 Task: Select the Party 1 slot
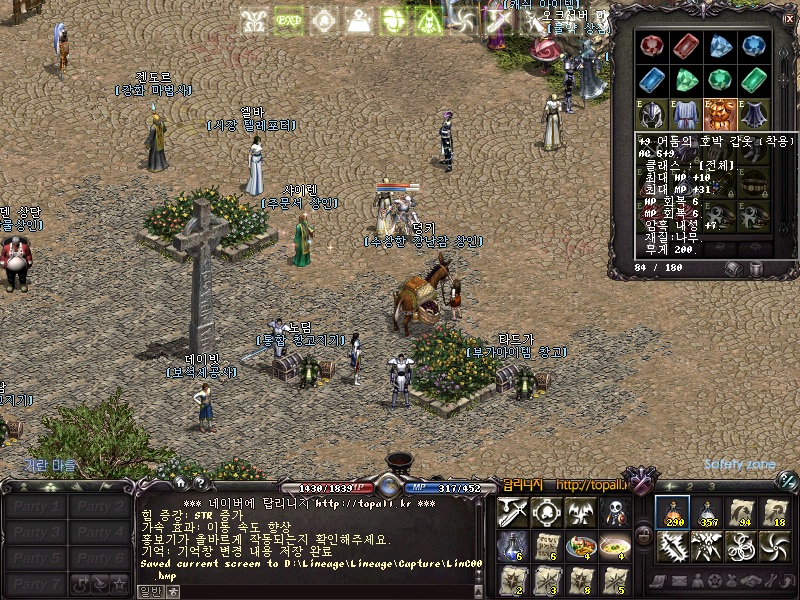click(x=36, y=506)
